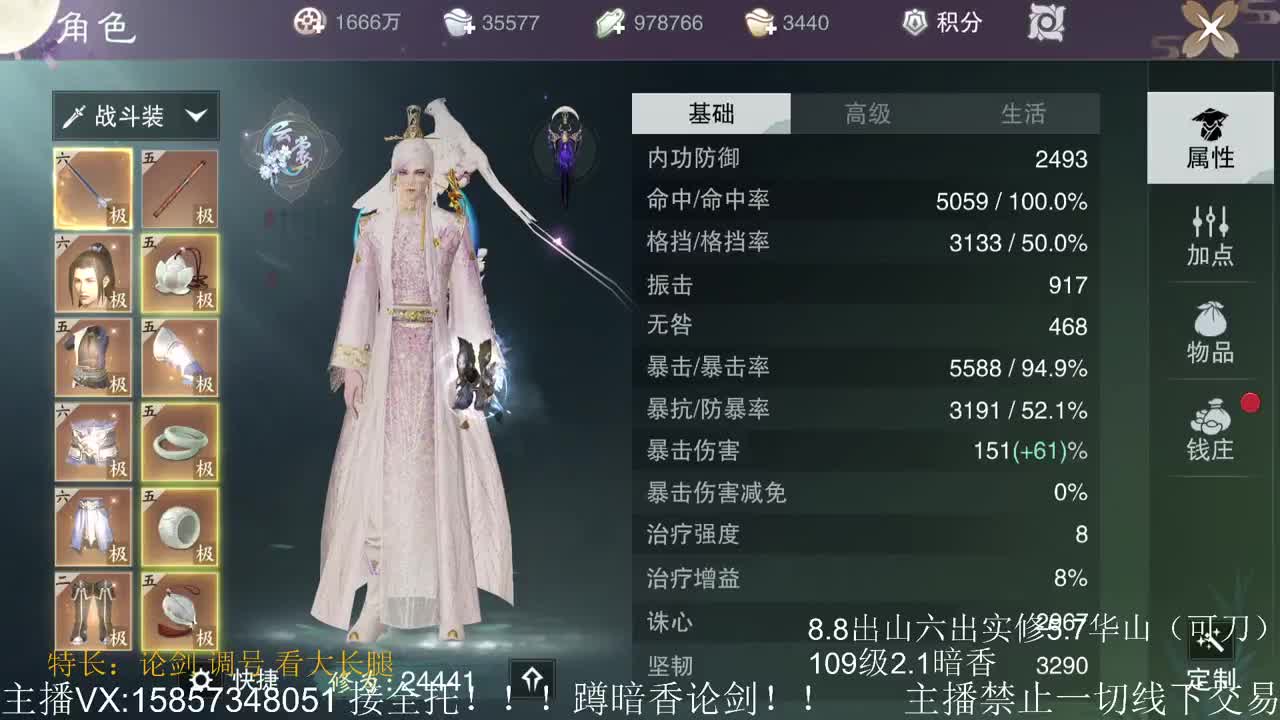Switch to the 生活 stats tab
1280x720 pixels.
point(1023,113)
